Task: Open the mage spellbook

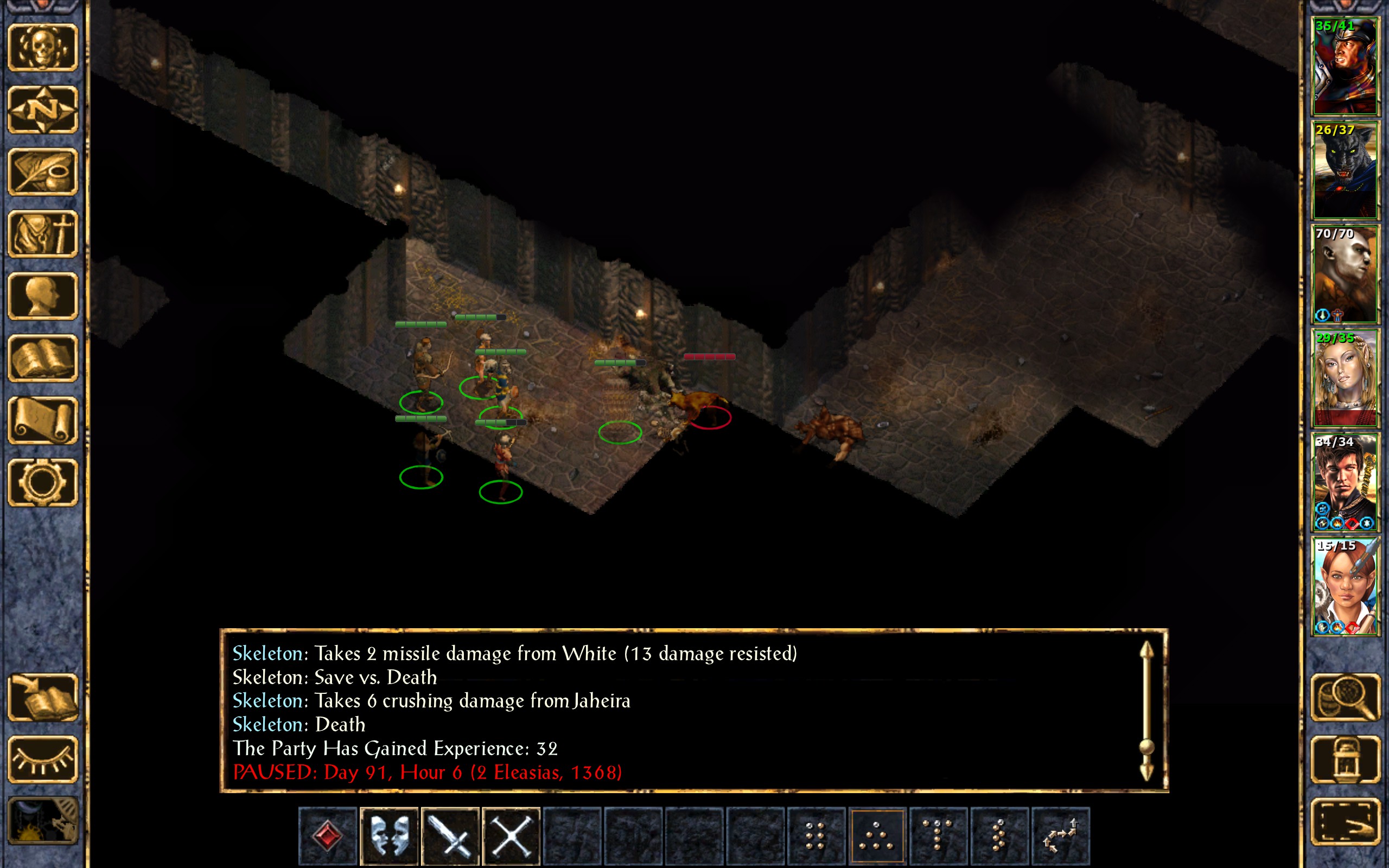Action: coord(43,358)
